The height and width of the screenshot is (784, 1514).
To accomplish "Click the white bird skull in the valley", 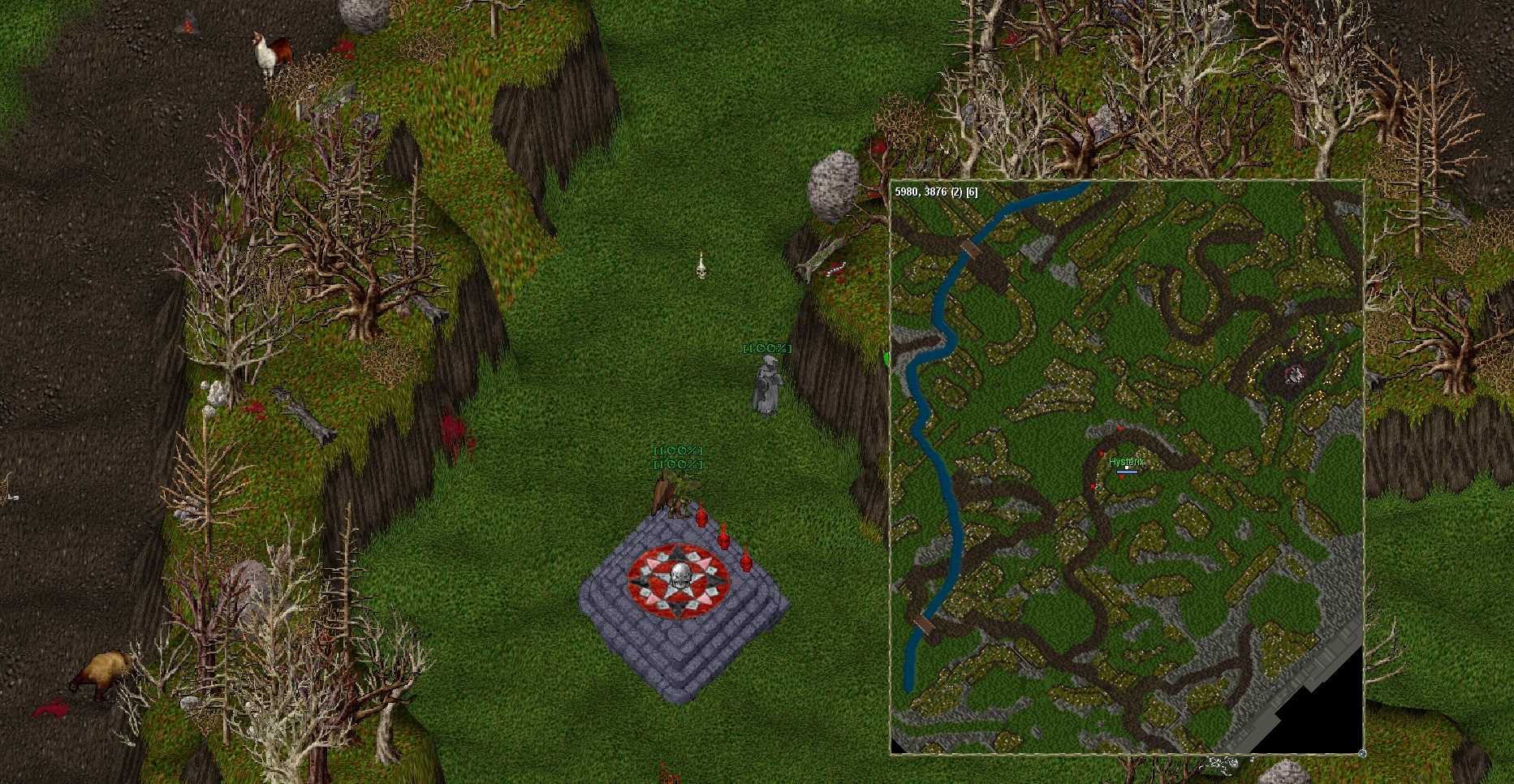I will pos(700,270).
